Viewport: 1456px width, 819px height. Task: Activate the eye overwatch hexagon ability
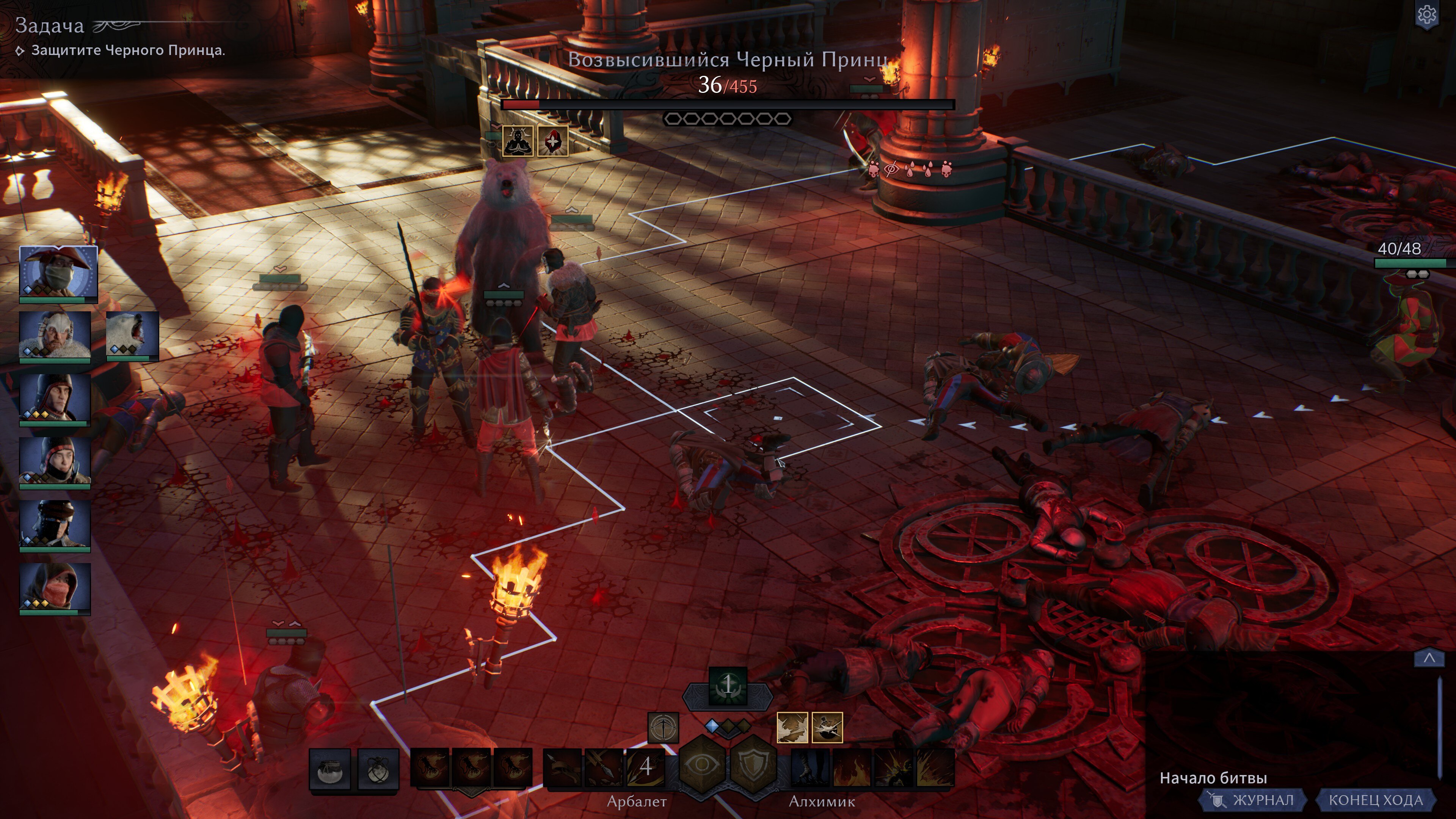click(x=702, y=766)
